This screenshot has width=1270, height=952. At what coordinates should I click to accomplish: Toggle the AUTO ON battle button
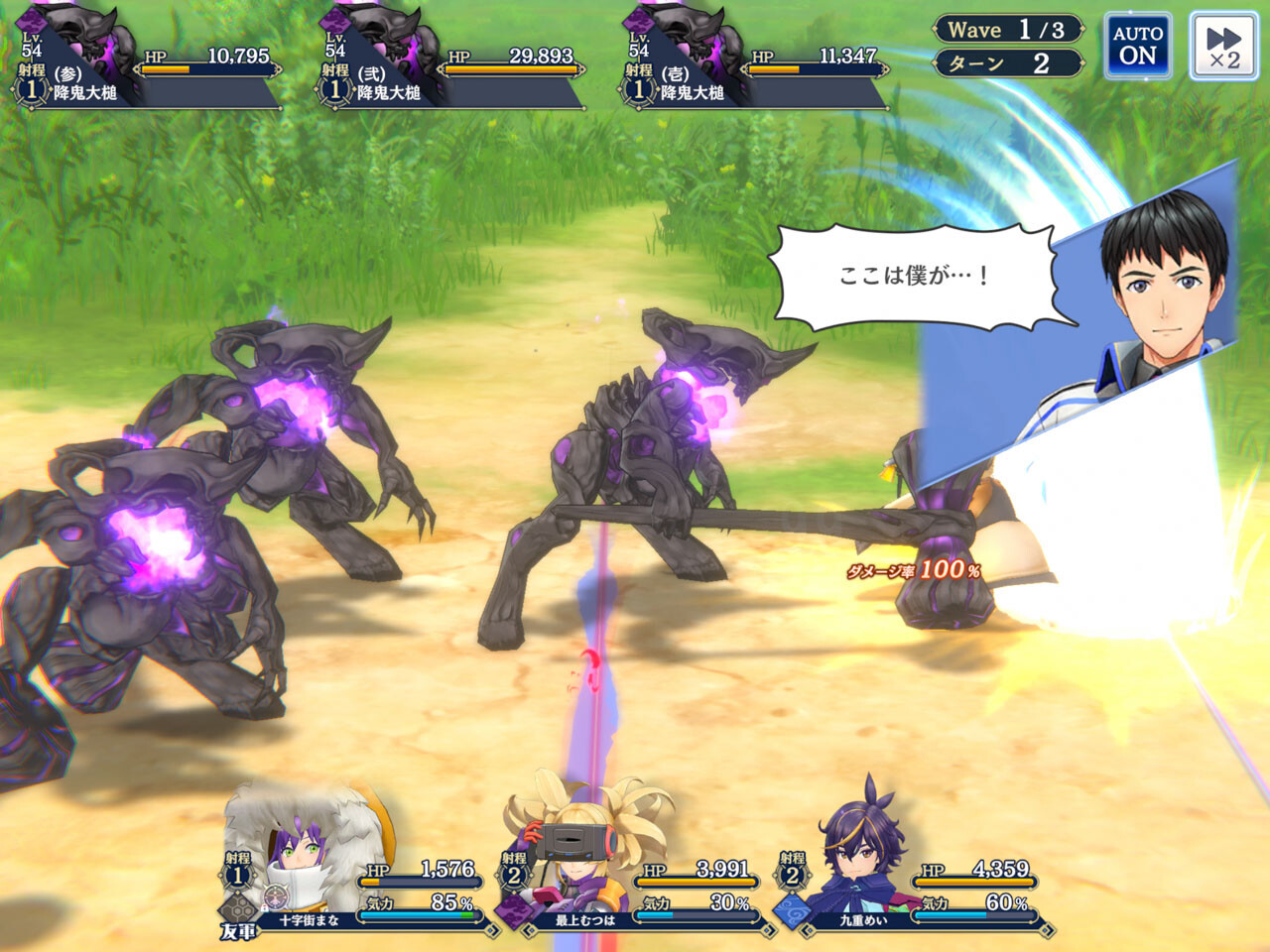[x=1137, y=46]
